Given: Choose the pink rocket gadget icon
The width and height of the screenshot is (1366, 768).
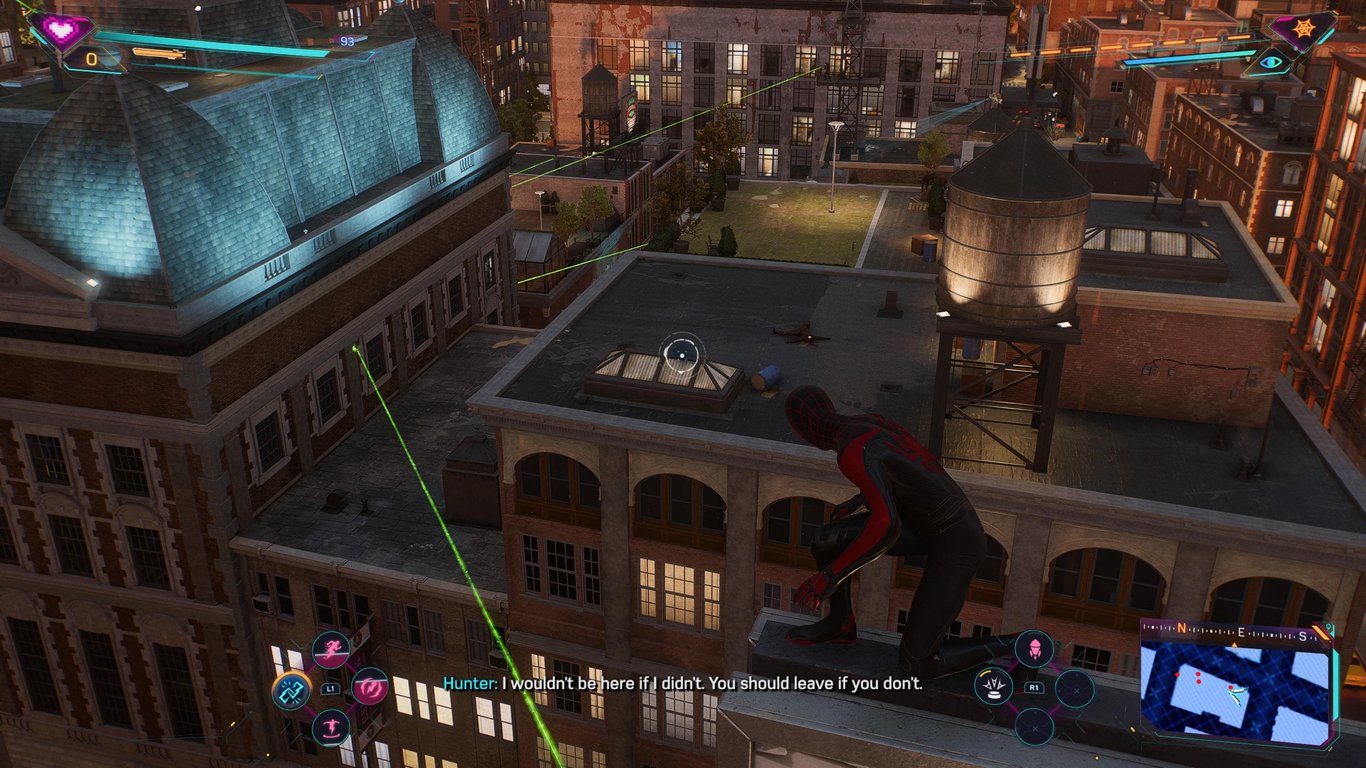Looking at the screenshot, I should (x=1034, y=648).
